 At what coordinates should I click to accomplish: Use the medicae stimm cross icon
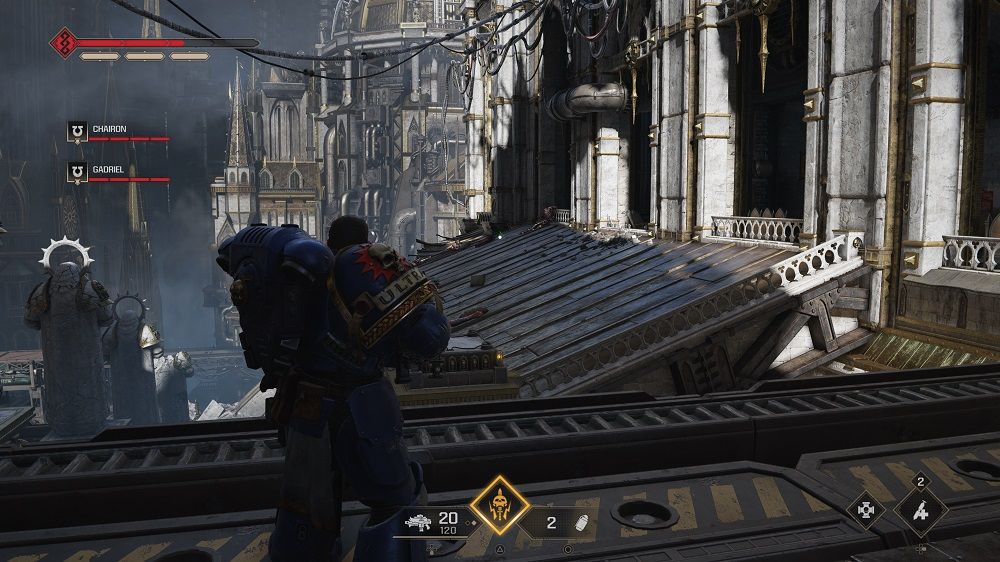click(x=865, y=510)
